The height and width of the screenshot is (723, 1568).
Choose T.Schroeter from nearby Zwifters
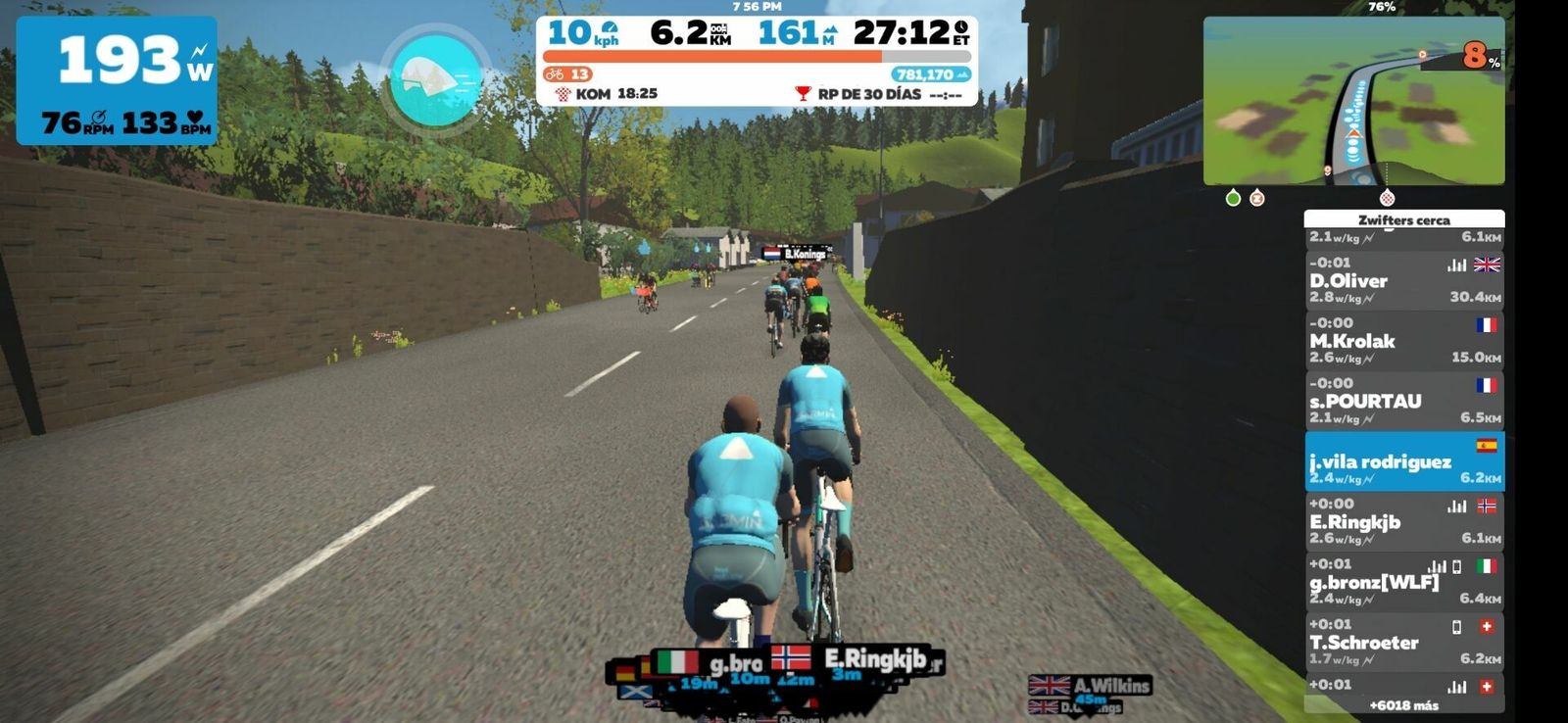(1403, 642)
